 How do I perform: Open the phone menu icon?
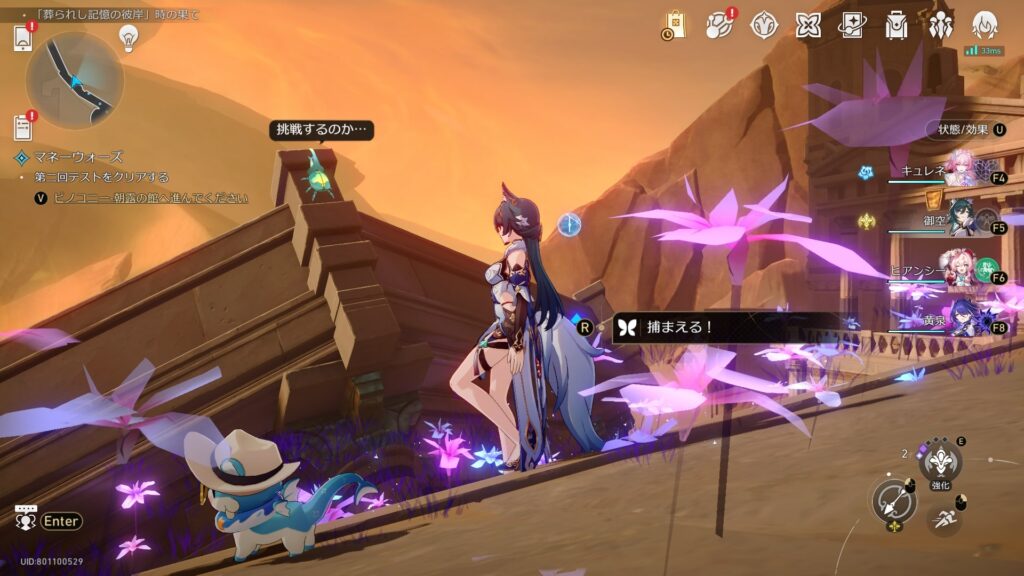click(23, 39)
